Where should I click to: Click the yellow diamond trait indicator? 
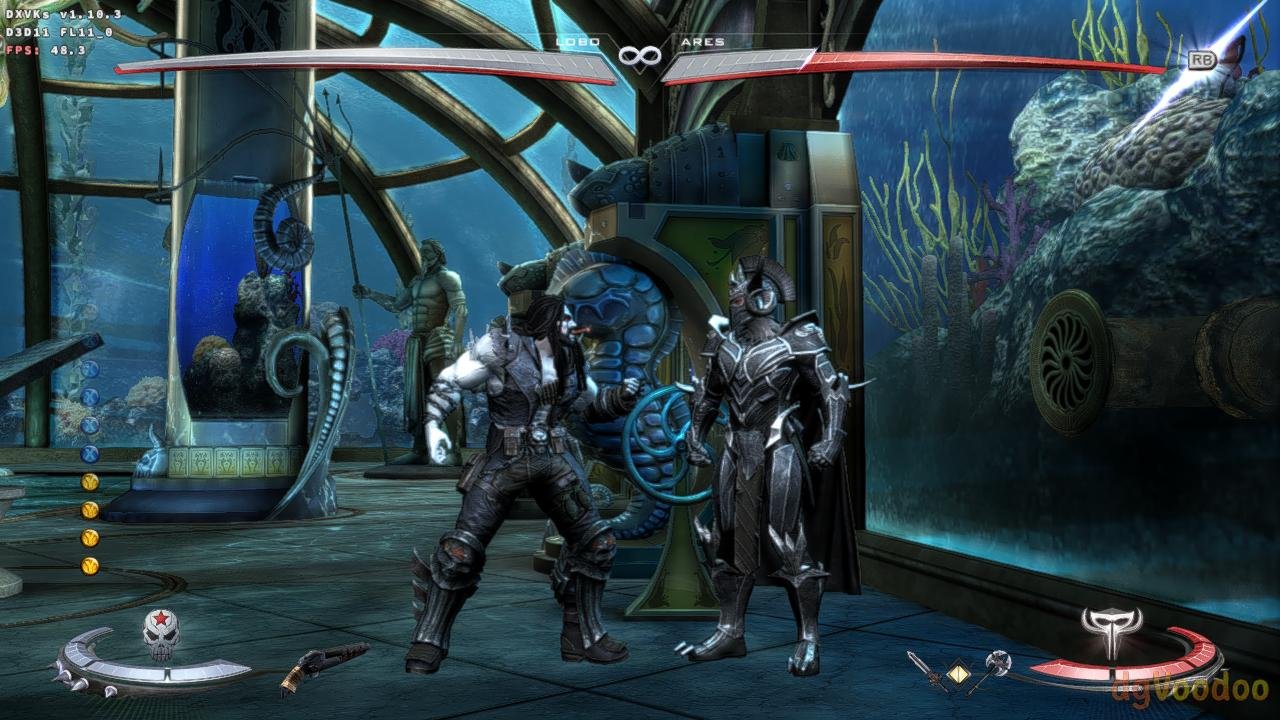(959, 671)
